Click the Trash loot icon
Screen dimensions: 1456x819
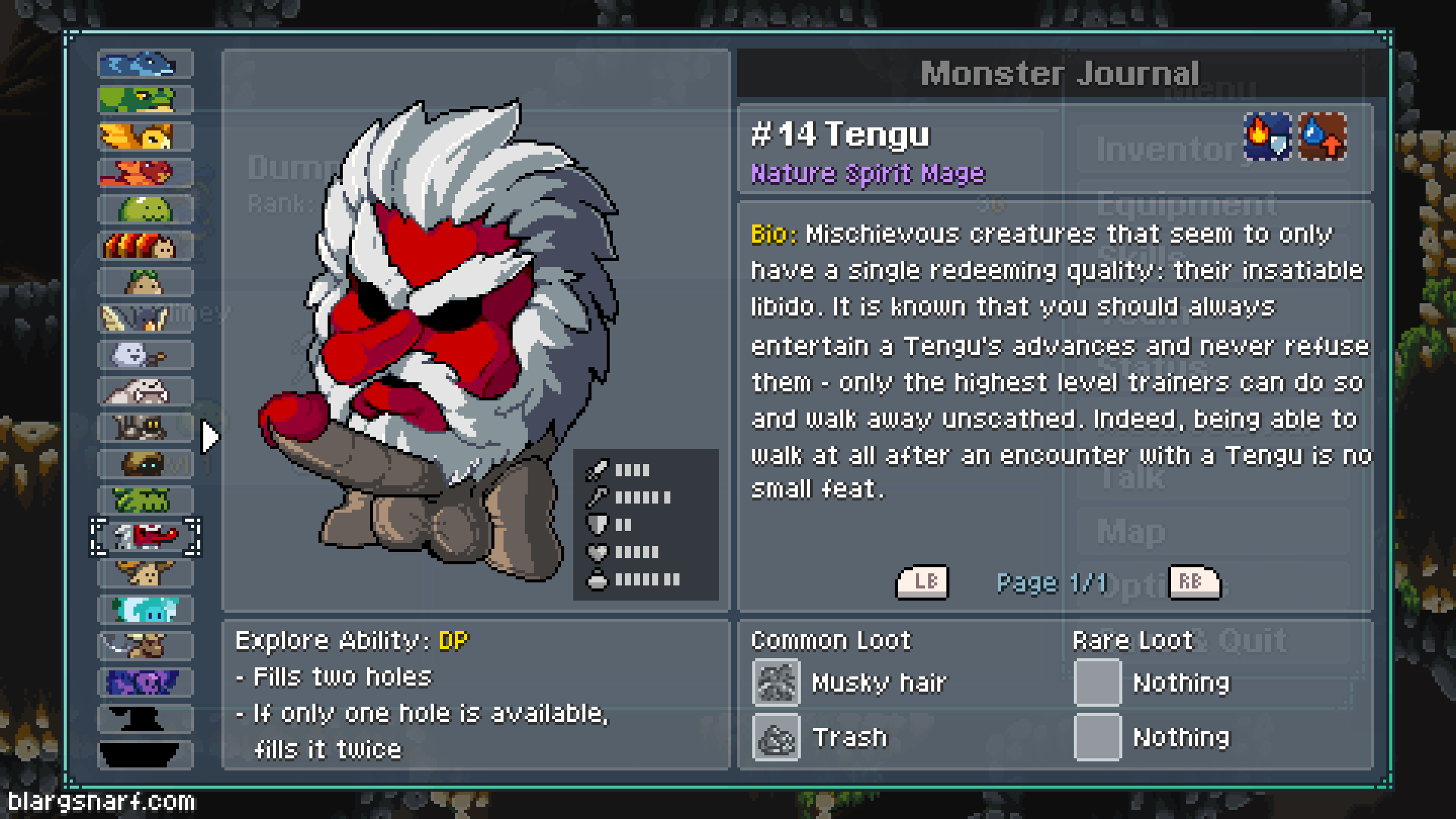click(x=776, y=737)
